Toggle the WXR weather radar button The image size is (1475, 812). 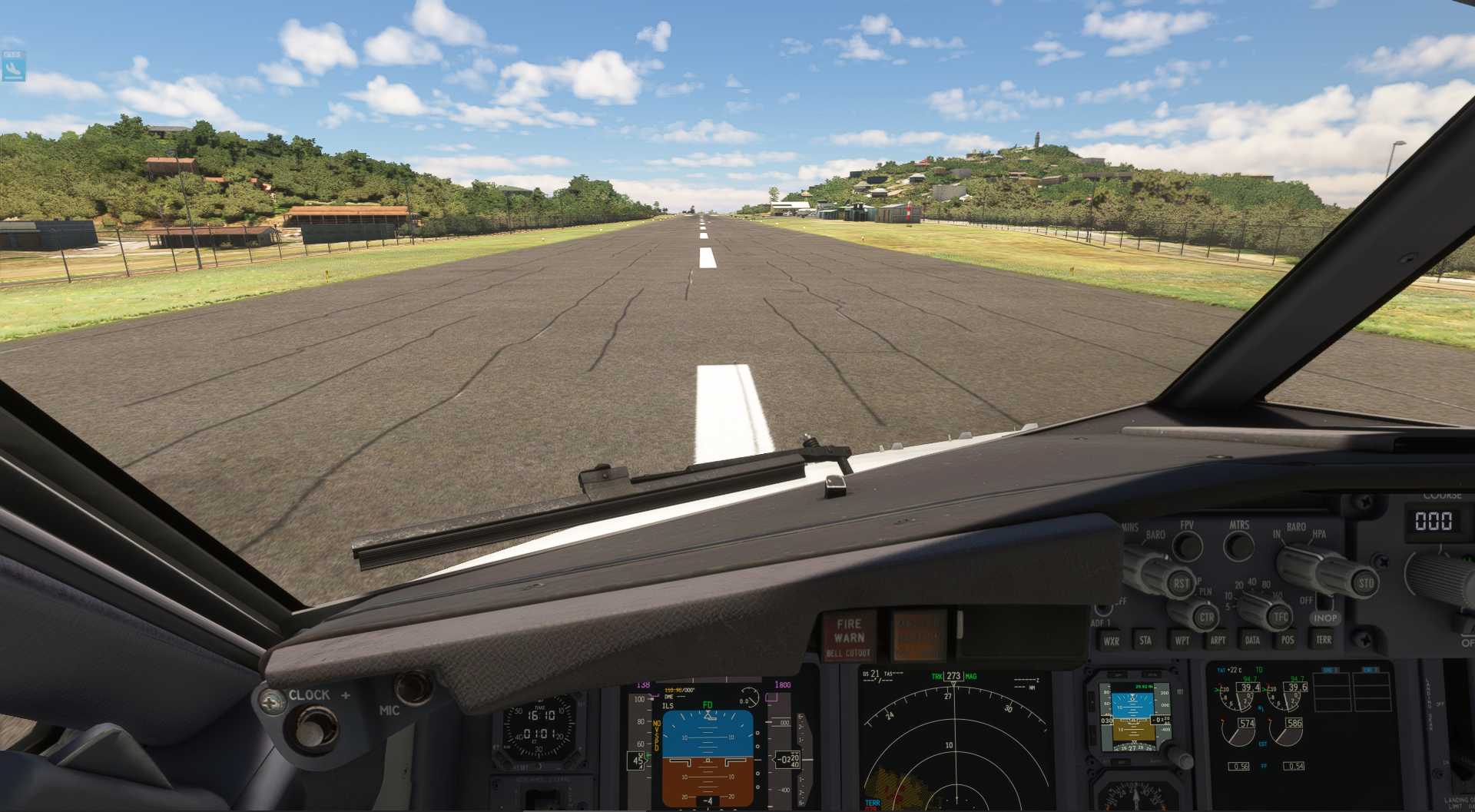[x=1111, y=641]
